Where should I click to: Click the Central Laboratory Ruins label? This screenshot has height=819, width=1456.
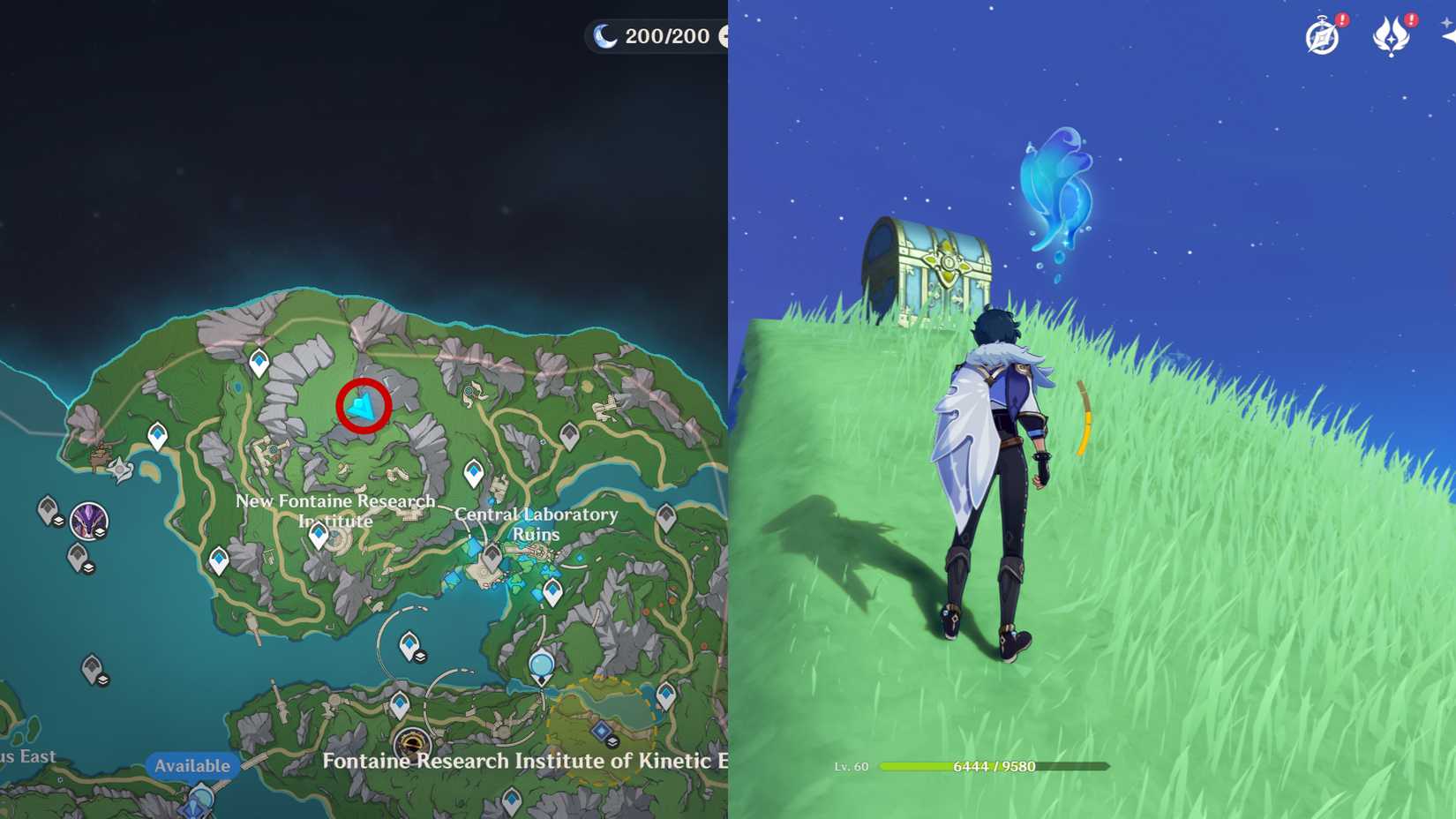tap(536, 523)
